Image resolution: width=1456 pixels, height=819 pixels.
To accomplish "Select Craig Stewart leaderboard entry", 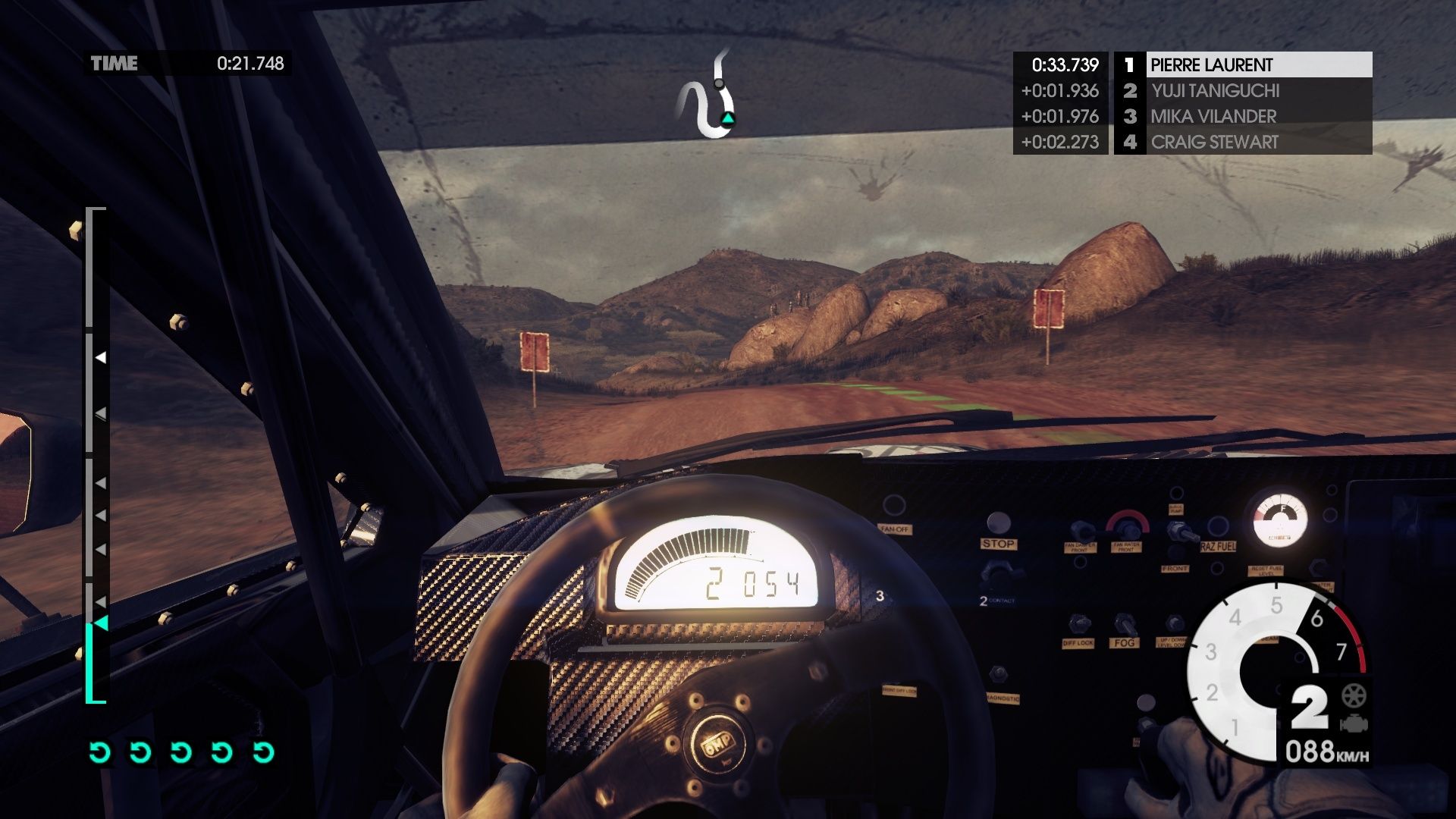I will pyautogui.click(x=1244, y=143).
